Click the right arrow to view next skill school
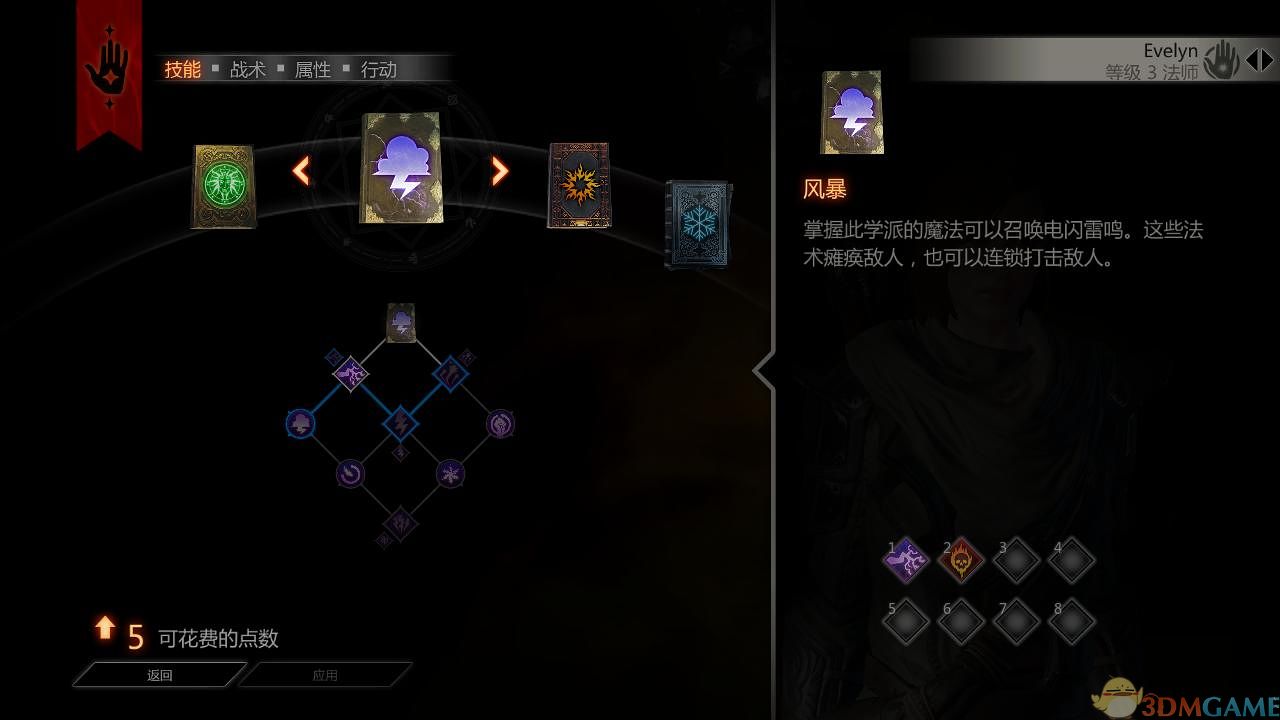 [x=498, y=171]
